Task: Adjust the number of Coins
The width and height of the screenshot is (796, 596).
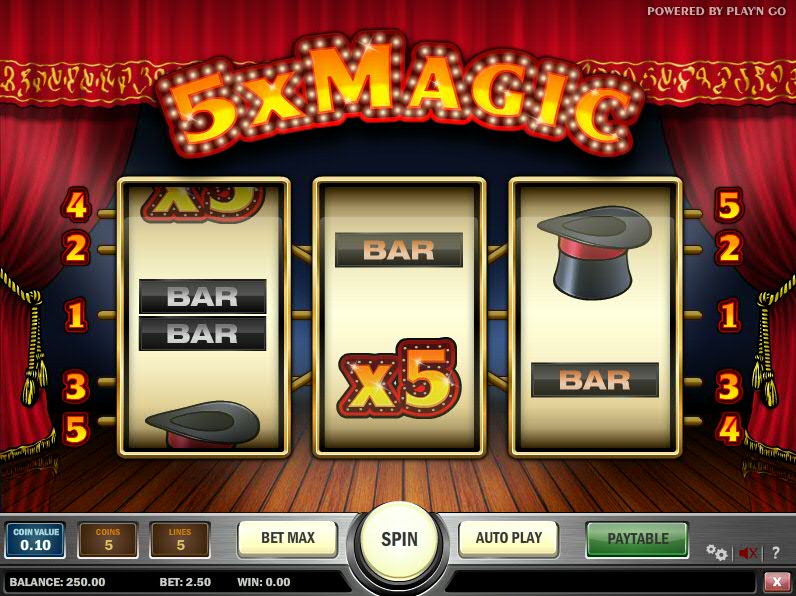Action: [x=108, y=540]
